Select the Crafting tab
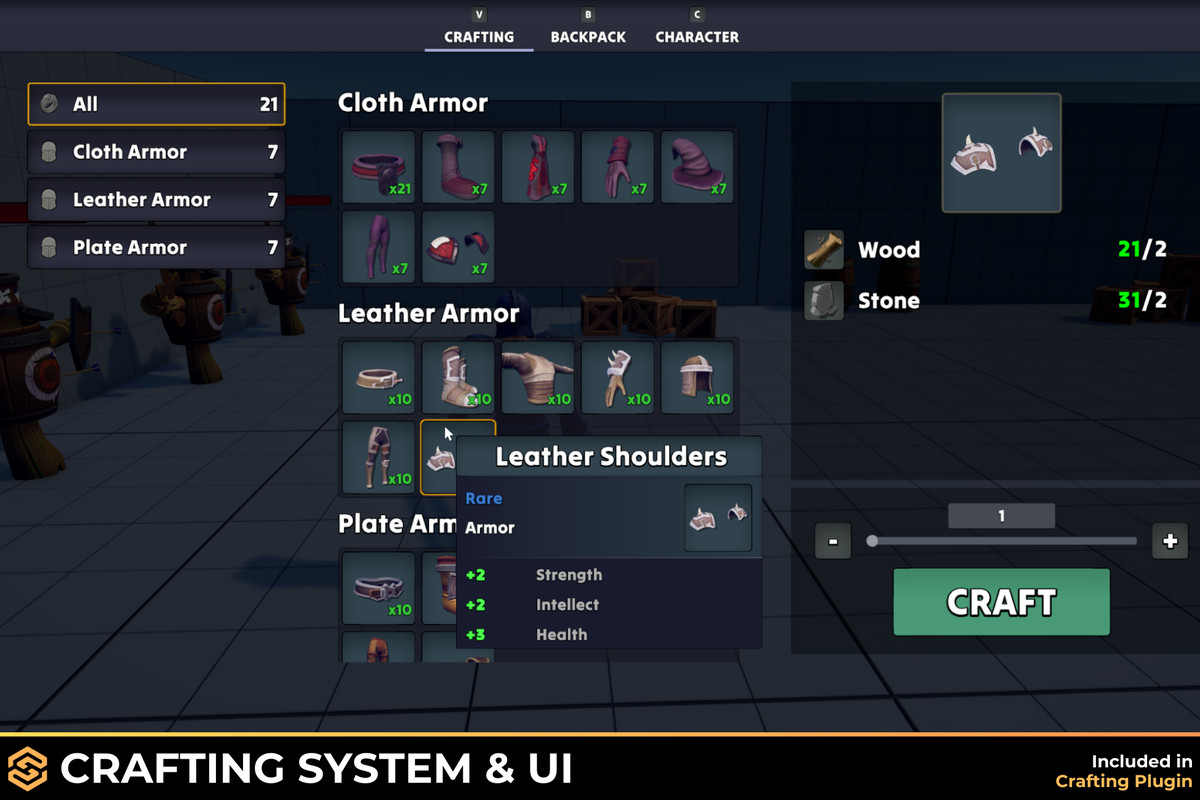This screenshot has width=1200, height=800. (479, 37)
